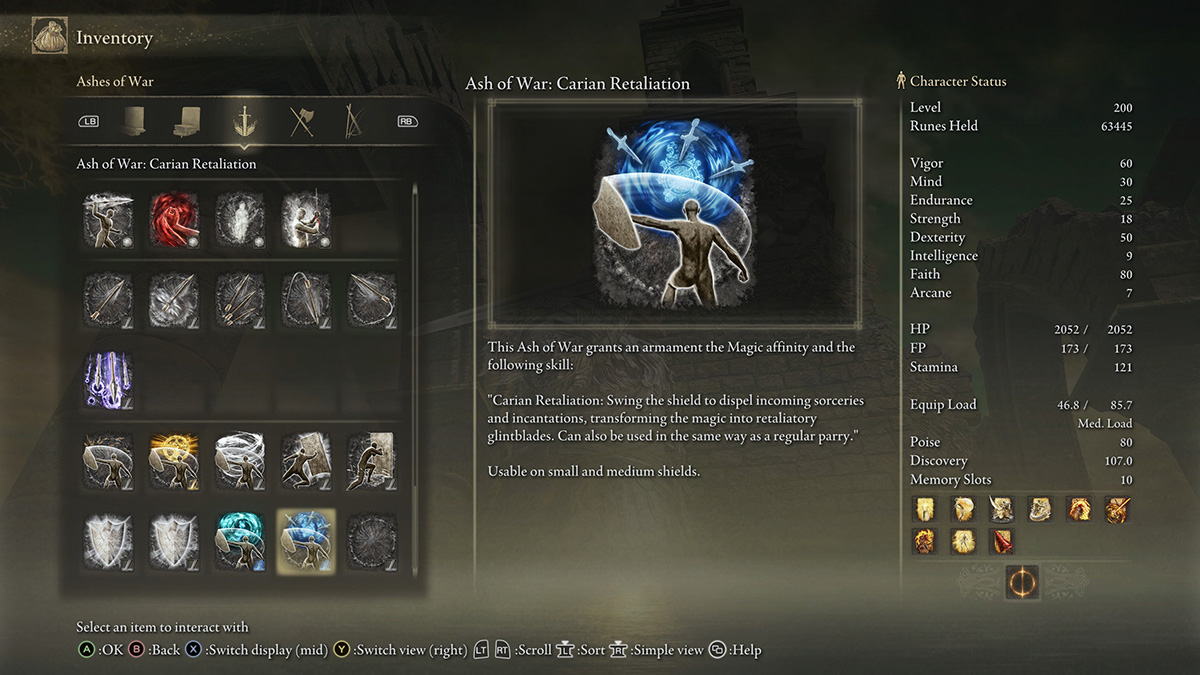Open the crossed axes category tab
The width and height of the screenshot is (1200, 675).
pos(301,122)
